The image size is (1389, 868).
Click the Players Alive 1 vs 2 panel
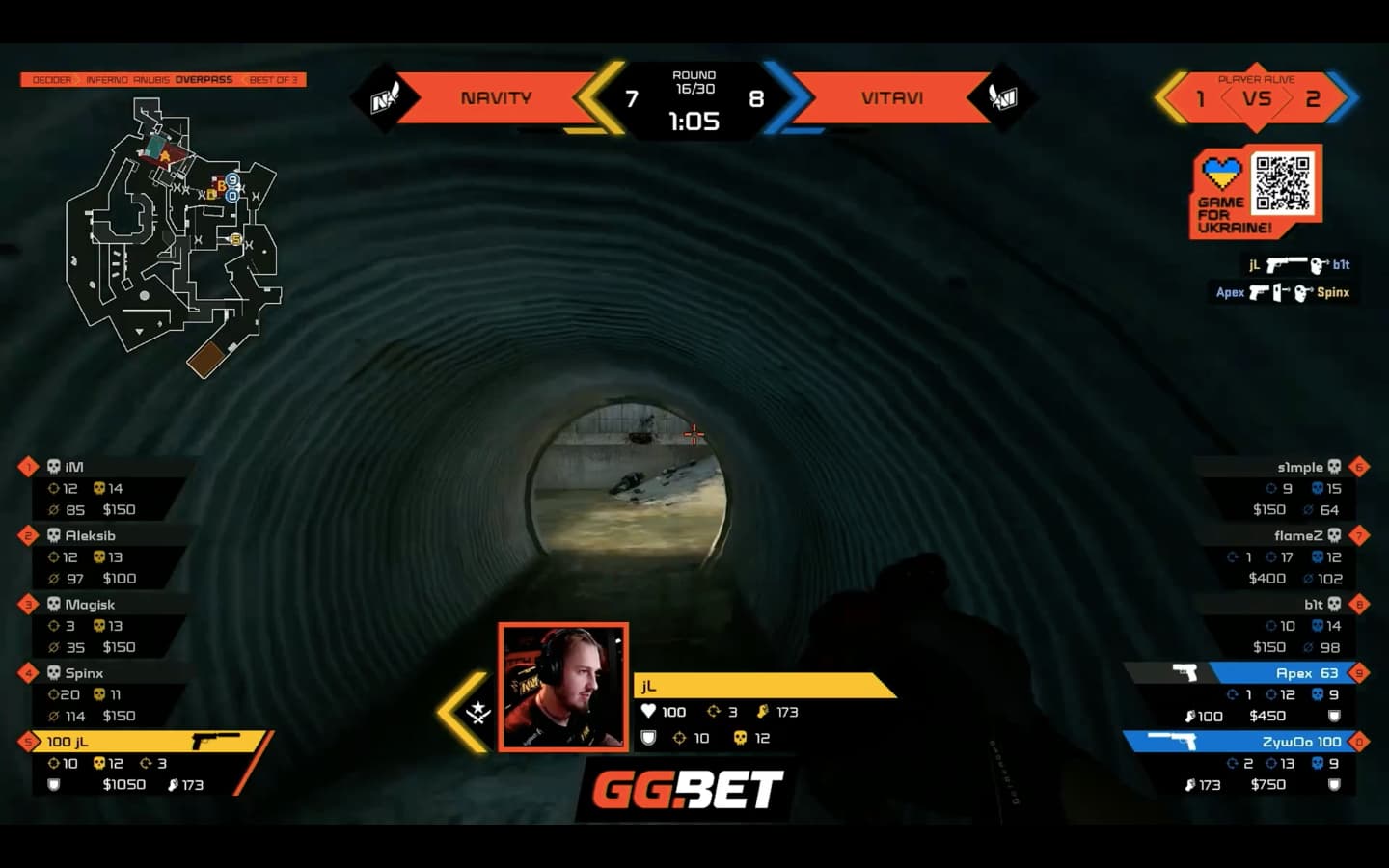coord(1256,97)
